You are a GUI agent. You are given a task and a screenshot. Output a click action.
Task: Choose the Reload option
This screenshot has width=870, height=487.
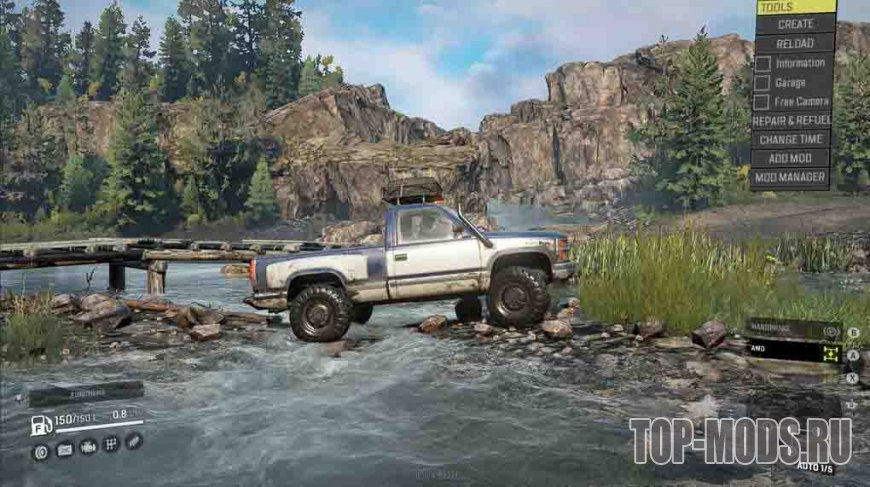click(794, 44)
